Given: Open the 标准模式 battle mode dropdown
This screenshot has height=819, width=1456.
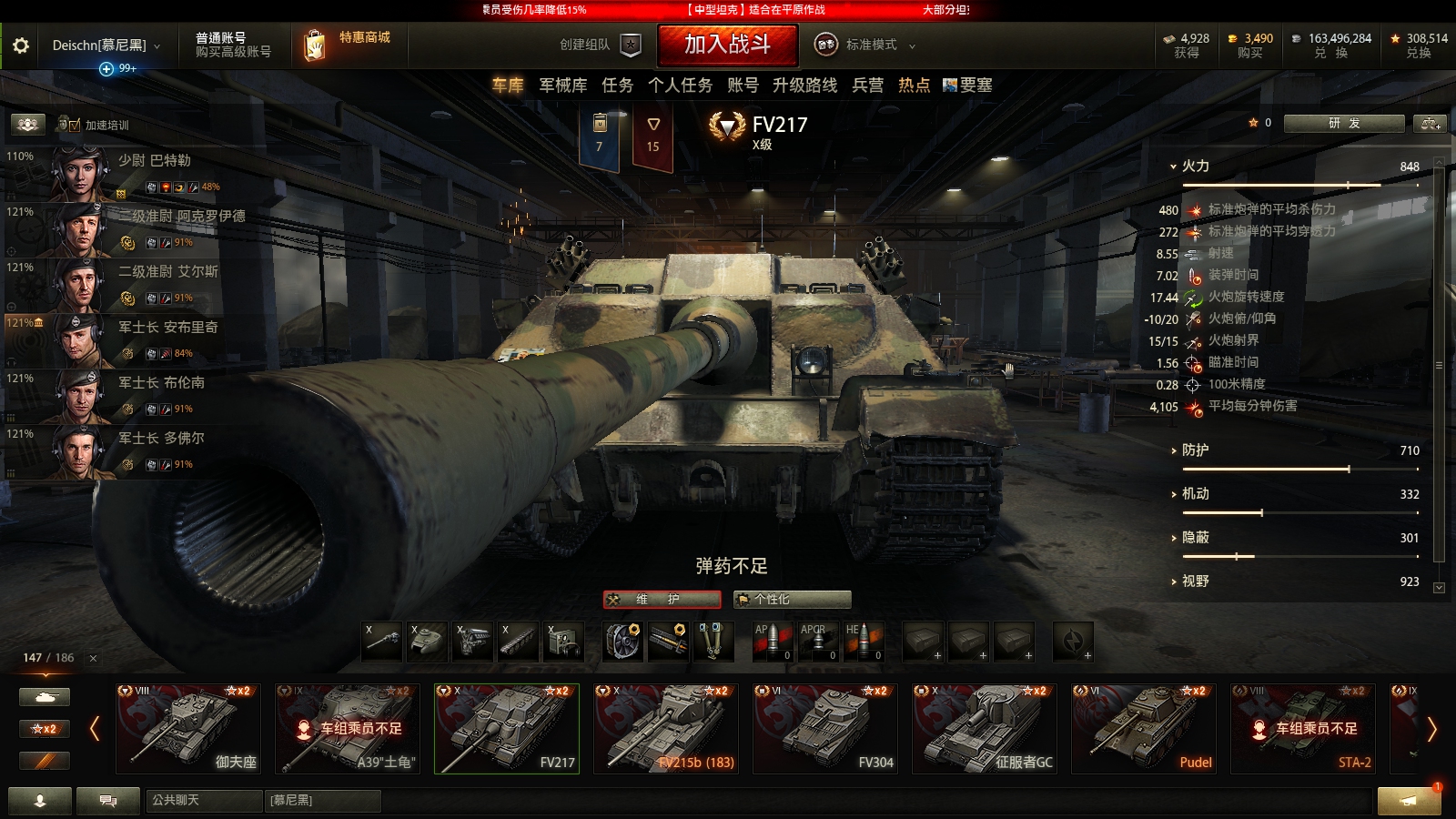Looking at the screenshot, I should 872,43.
